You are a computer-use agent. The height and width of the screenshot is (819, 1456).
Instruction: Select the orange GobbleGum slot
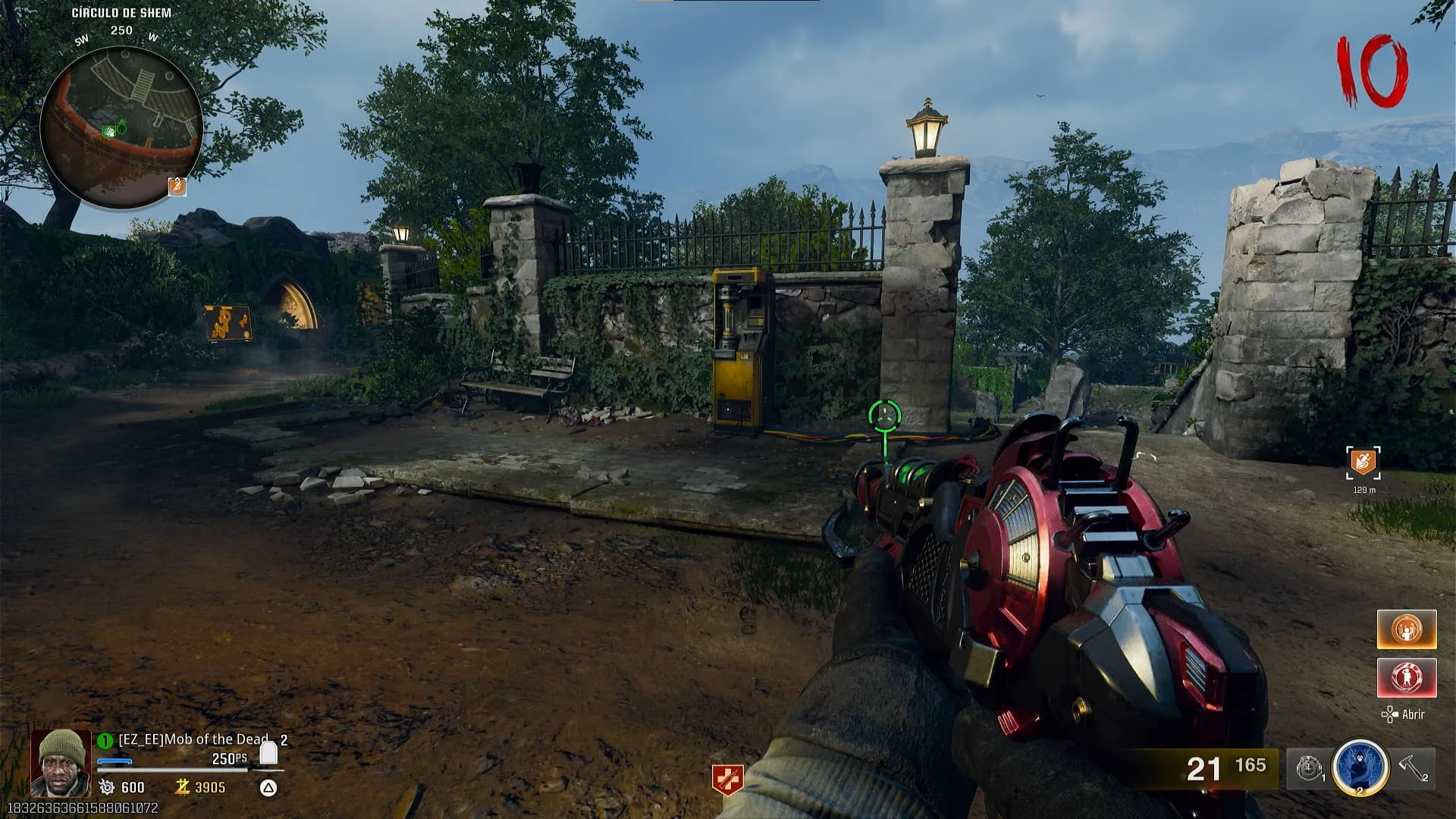pyautogui.click(x=1406, y=629)
